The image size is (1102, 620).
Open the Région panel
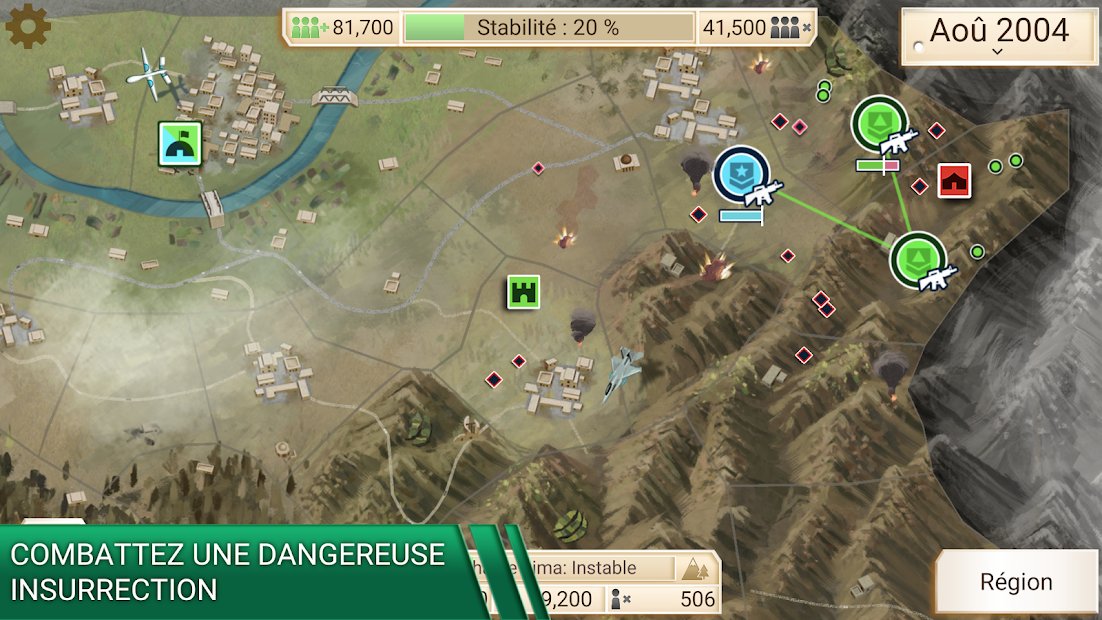click(x=1015, y=582)
